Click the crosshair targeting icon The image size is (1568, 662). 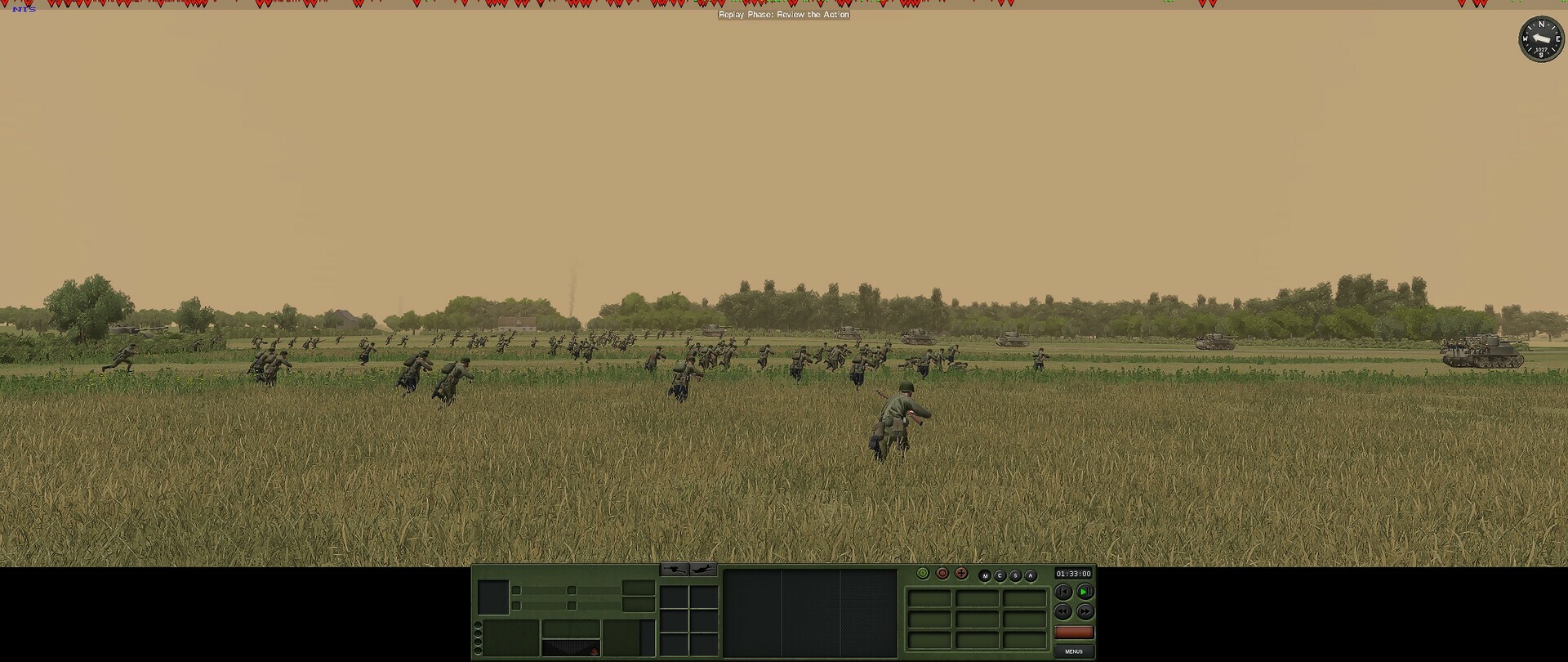[961, 575]
